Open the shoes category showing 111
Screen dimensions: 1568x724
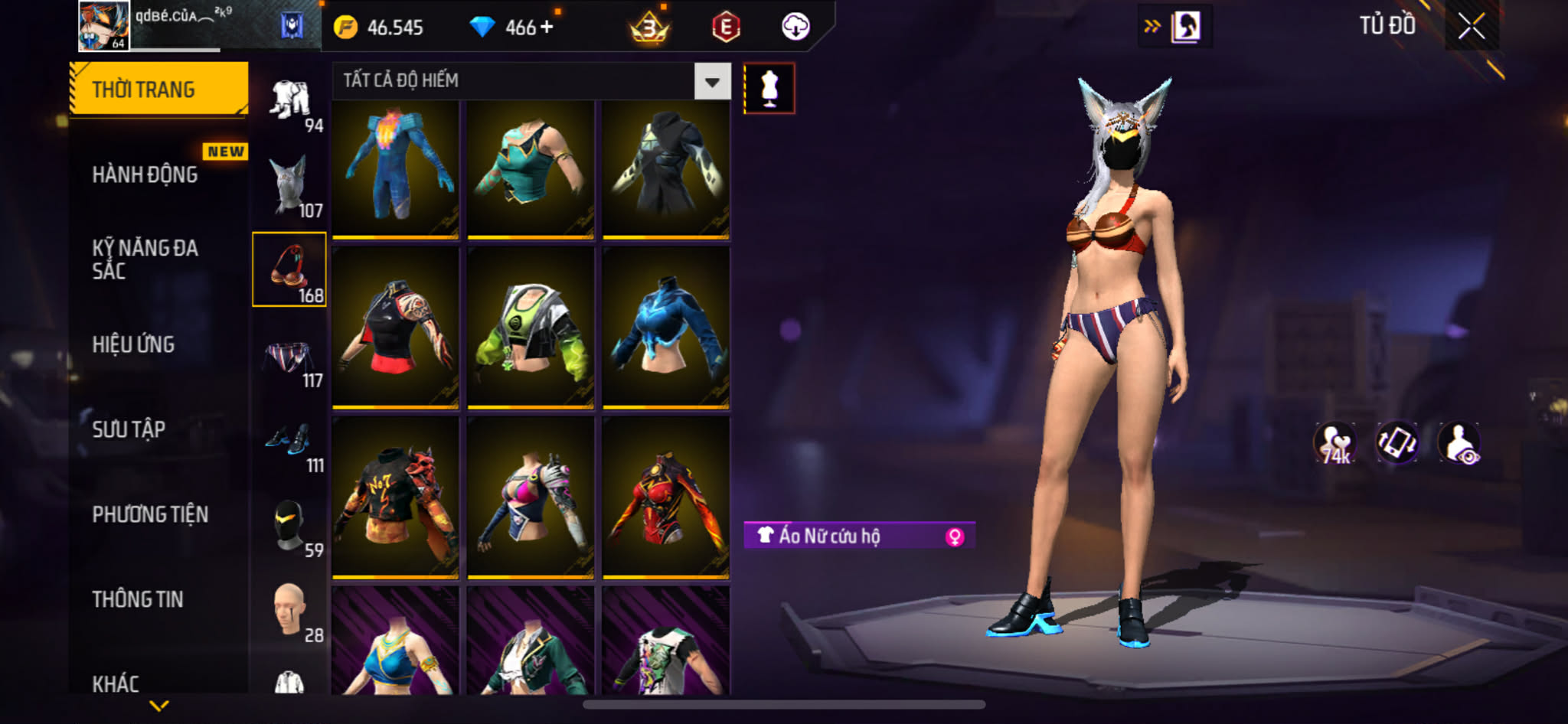[290, 442]
